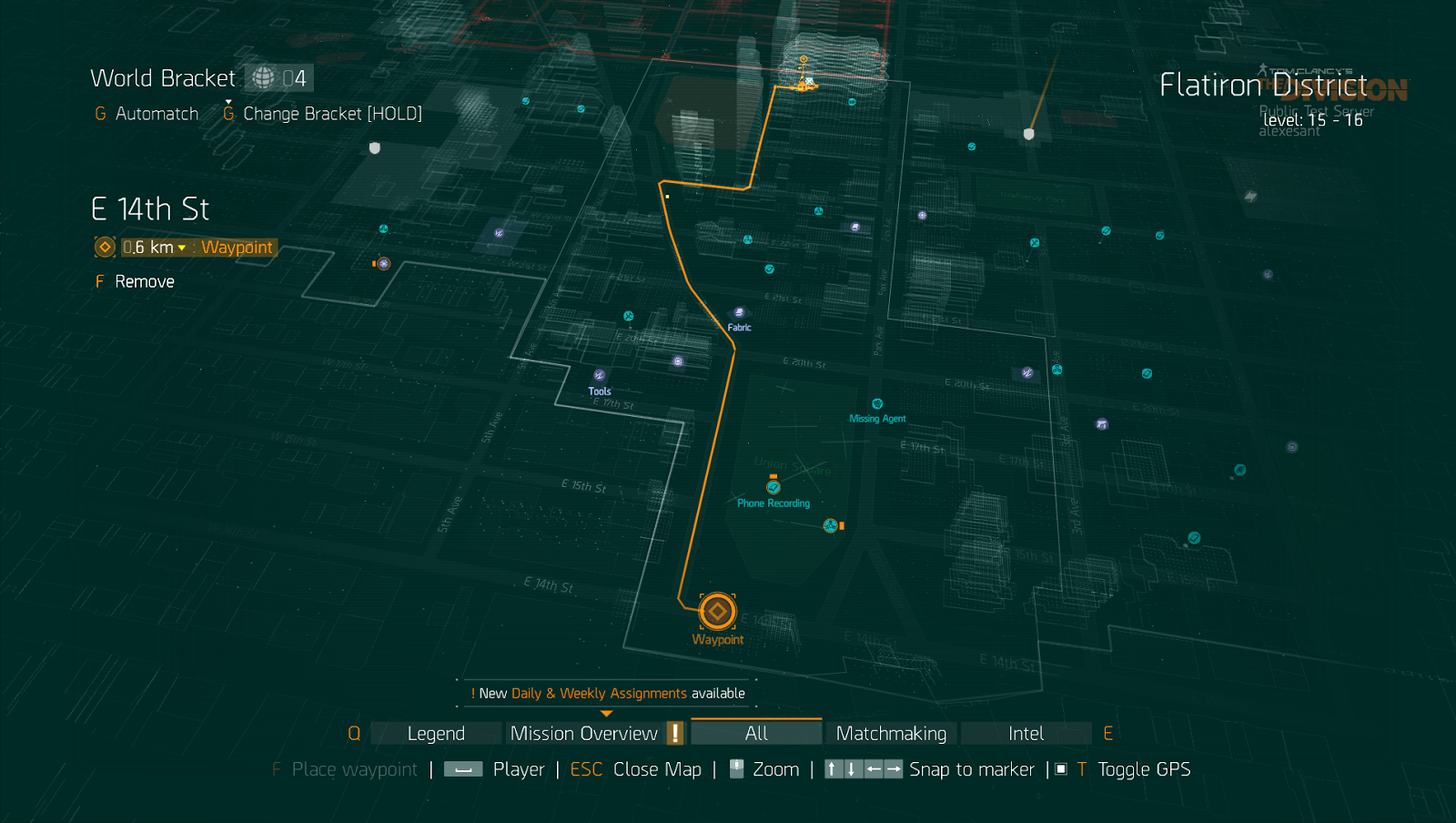
Task: Switch to the Intel filter tab
Action: (1026, 733)
